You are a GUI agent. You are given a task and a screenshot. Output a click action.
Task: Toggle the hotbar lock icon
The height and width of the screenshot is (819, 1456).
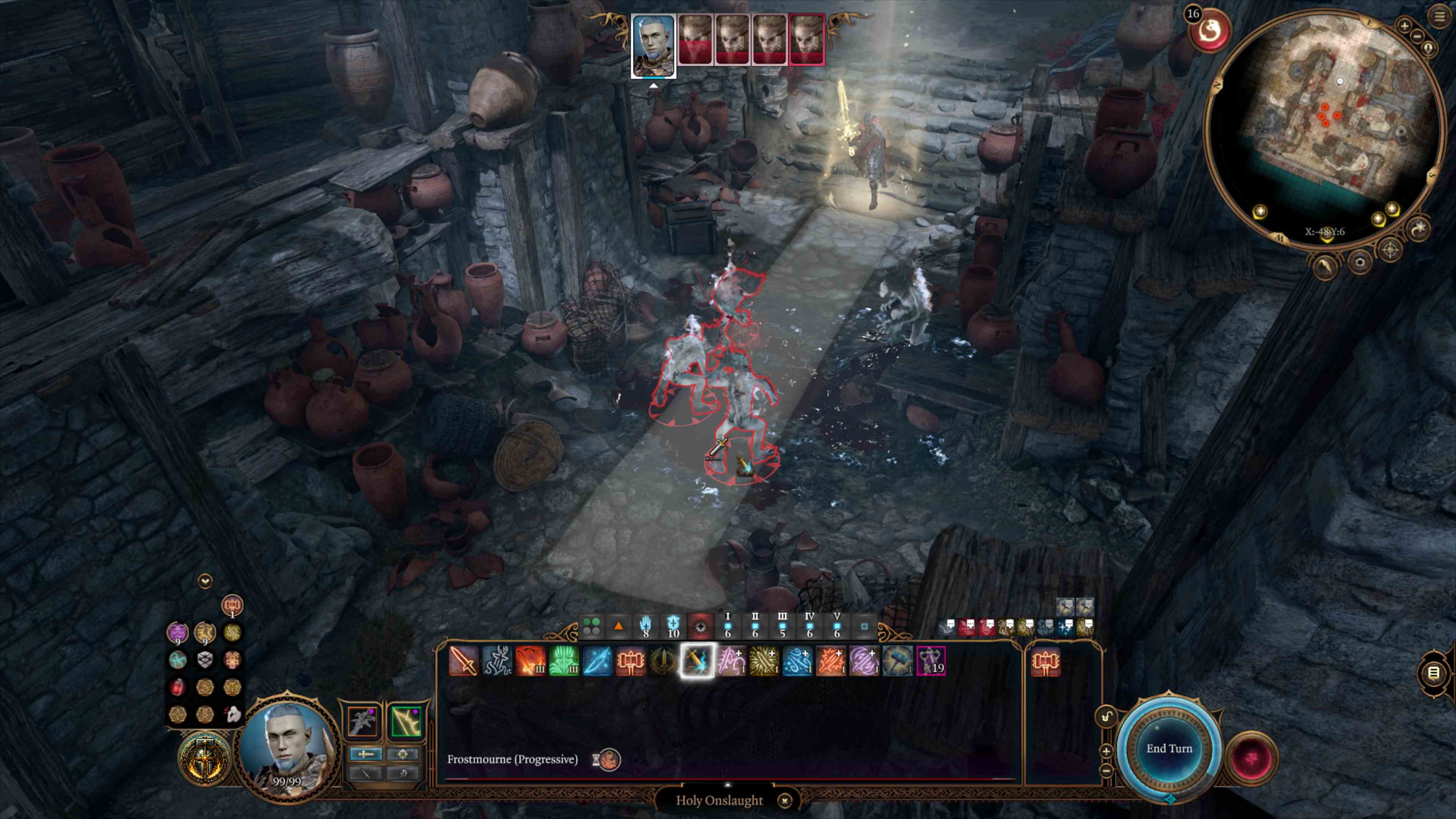[1106, 717]
